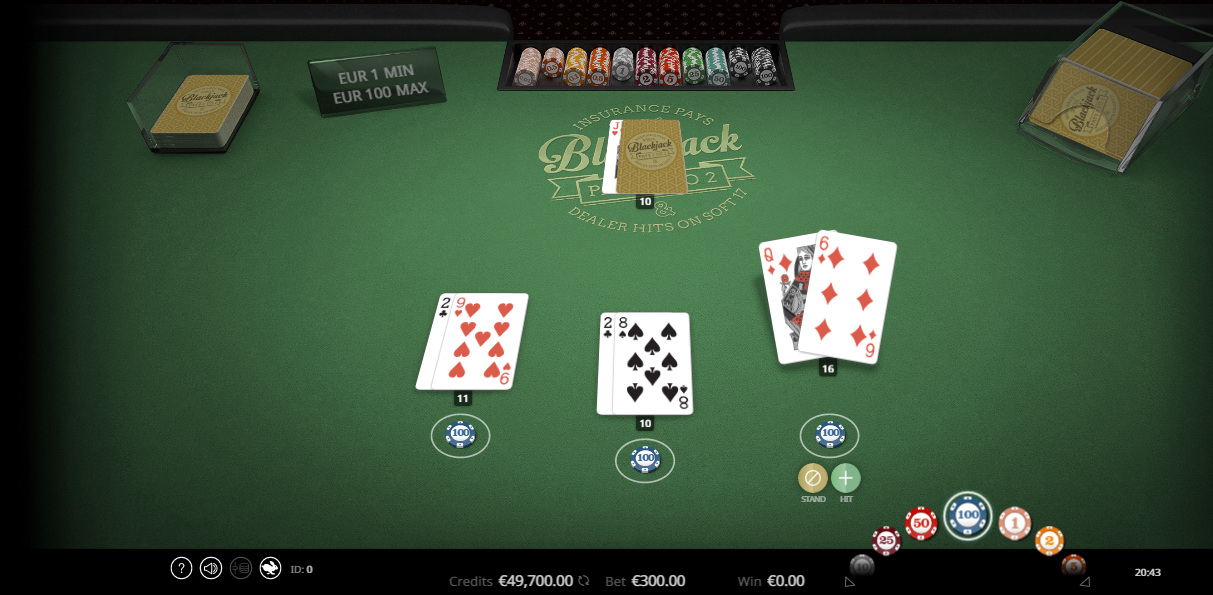Screen dimensions: 1213x595
Task: Choose the red 50 betting chip
Action: pos(921,523)
